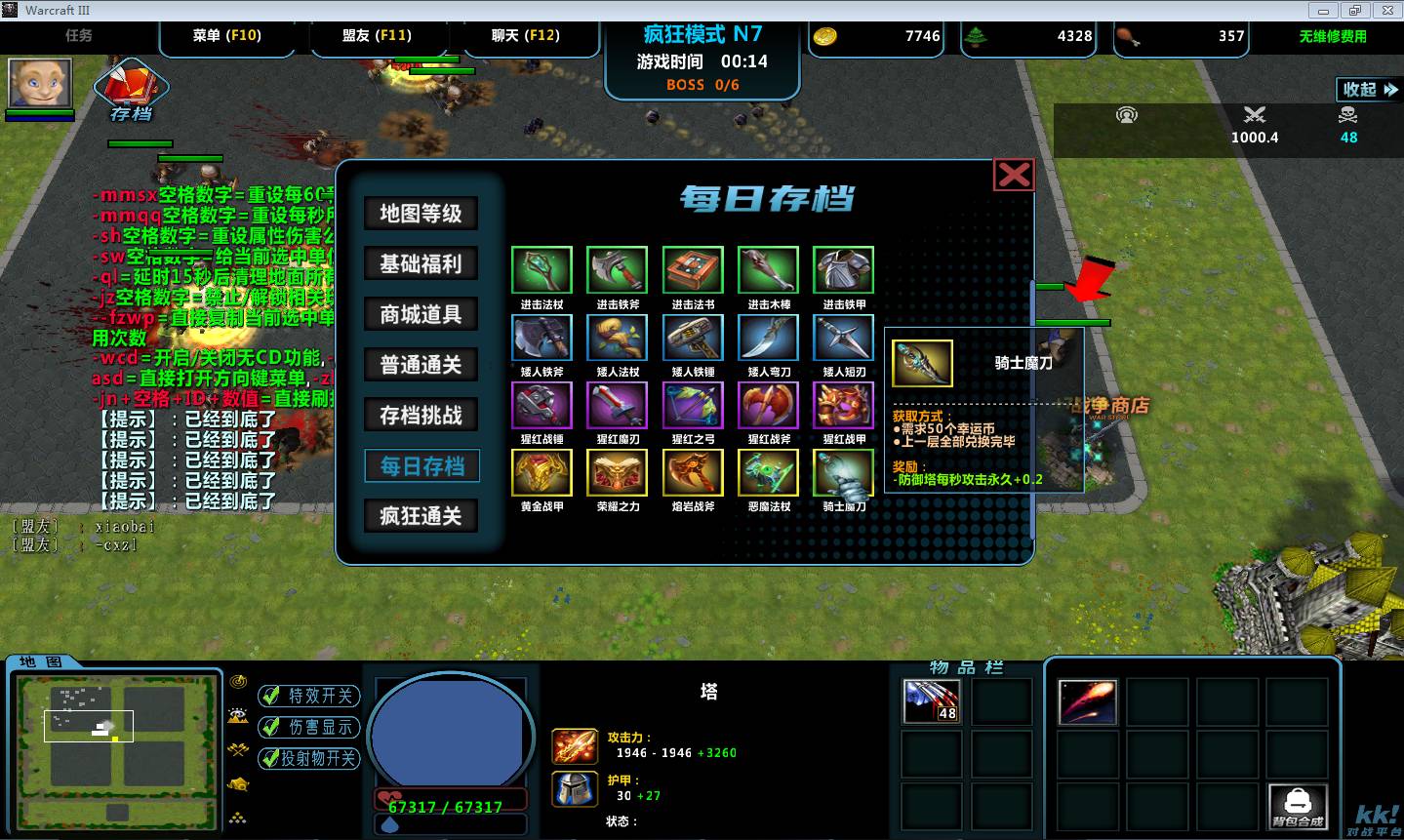The image size is (1404, 840).
Task: Open the 聊天 (F12) chat log
Action: pos(525,36)
